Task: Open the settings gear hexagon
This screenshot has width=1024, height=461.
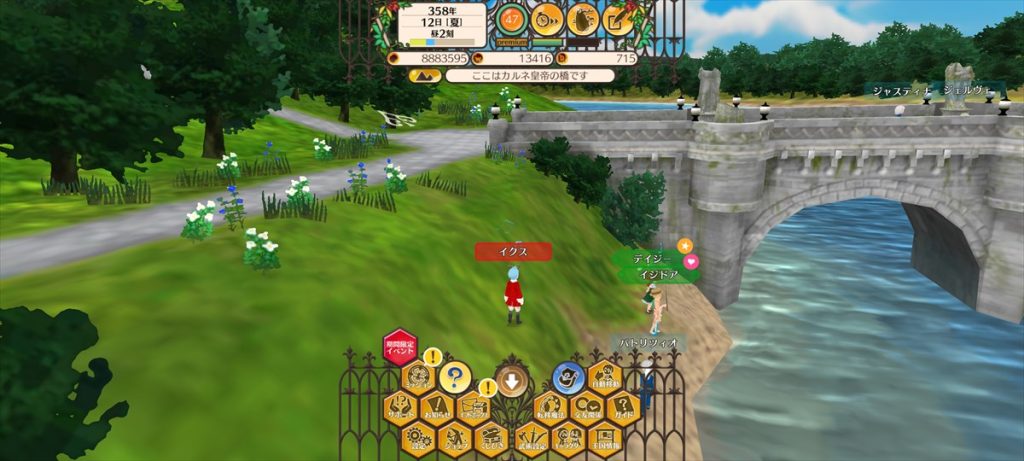Action: click(419, 437)
